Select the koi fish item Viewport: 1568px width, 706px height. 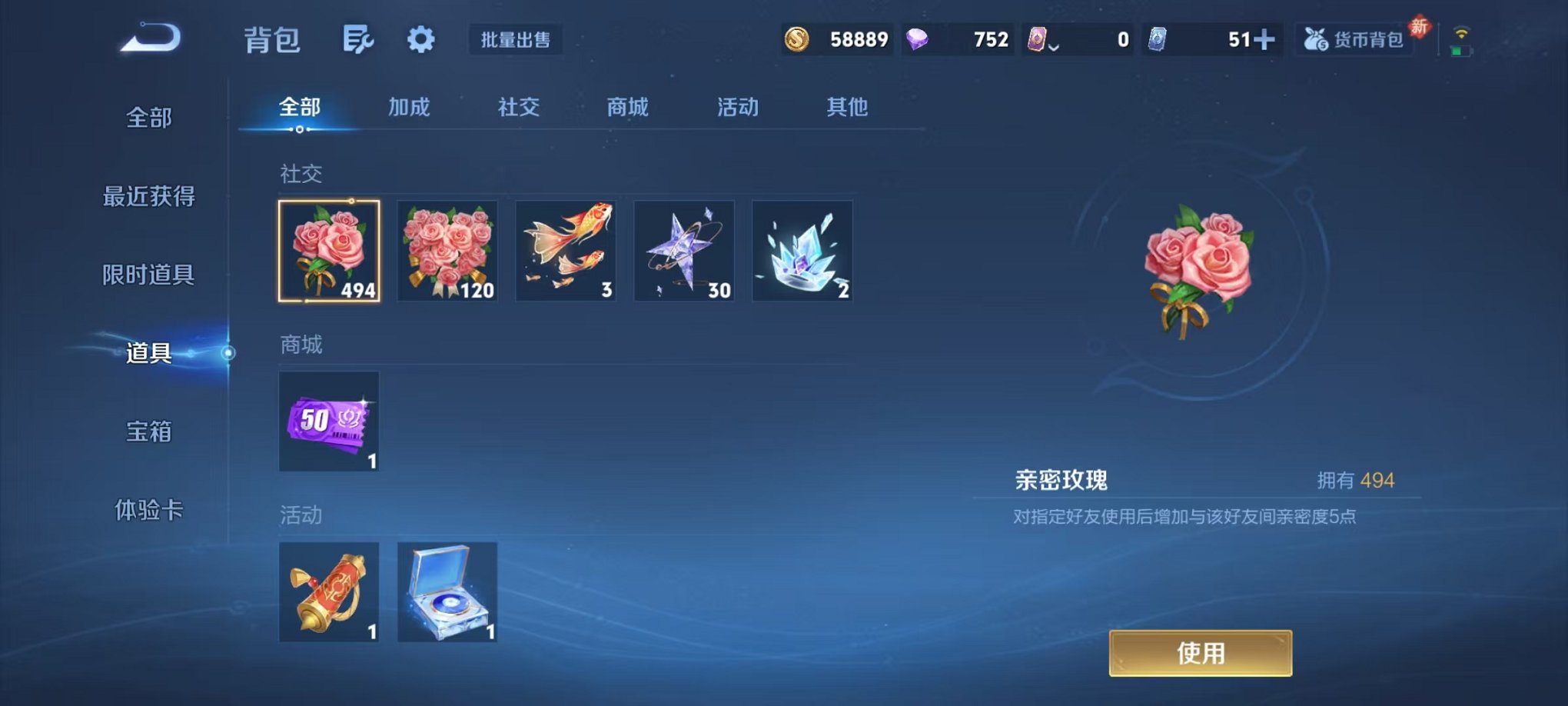point(565,251)
